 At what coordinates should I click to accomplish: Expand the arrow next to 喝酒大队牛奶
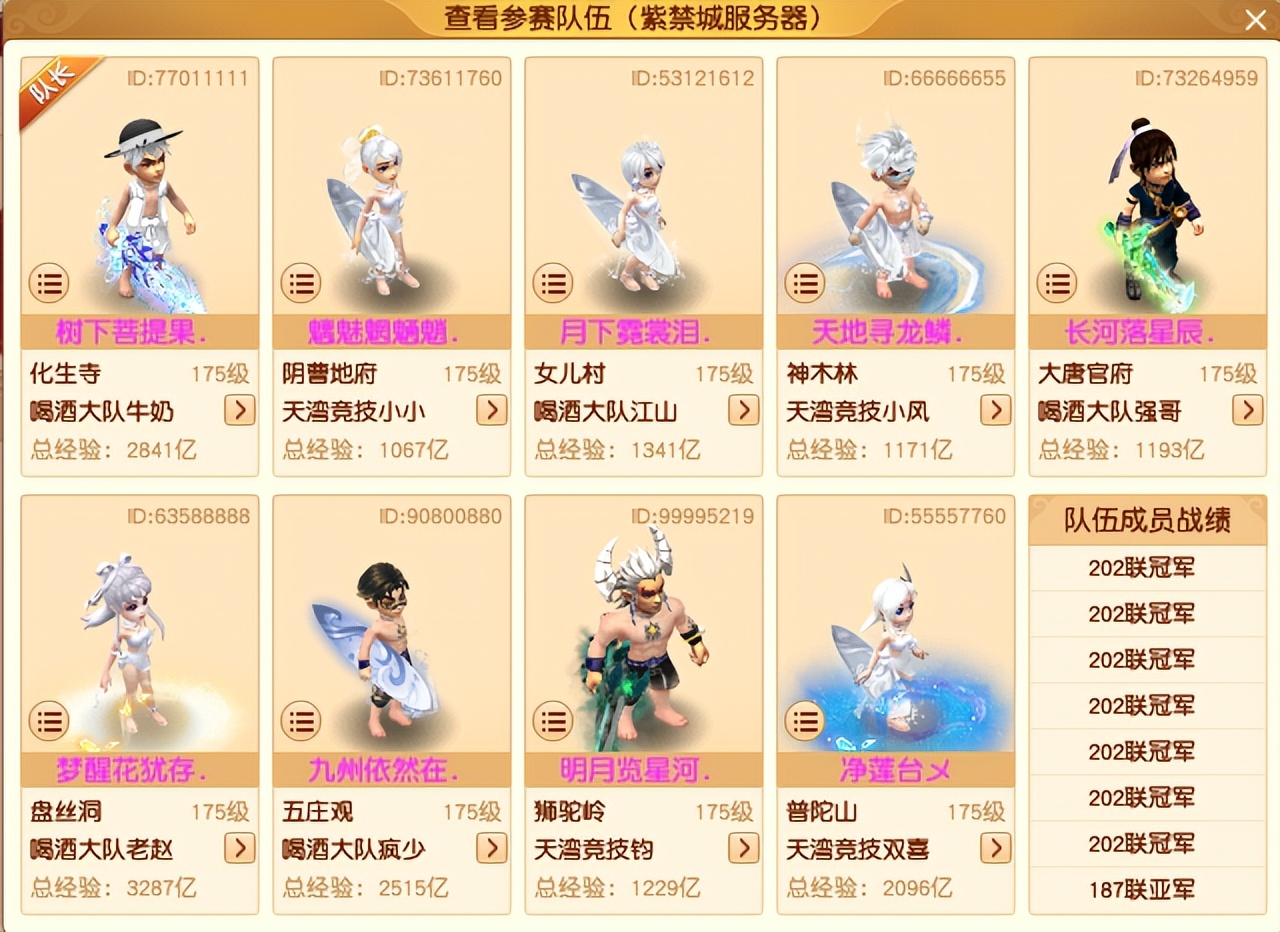[239, 411]
